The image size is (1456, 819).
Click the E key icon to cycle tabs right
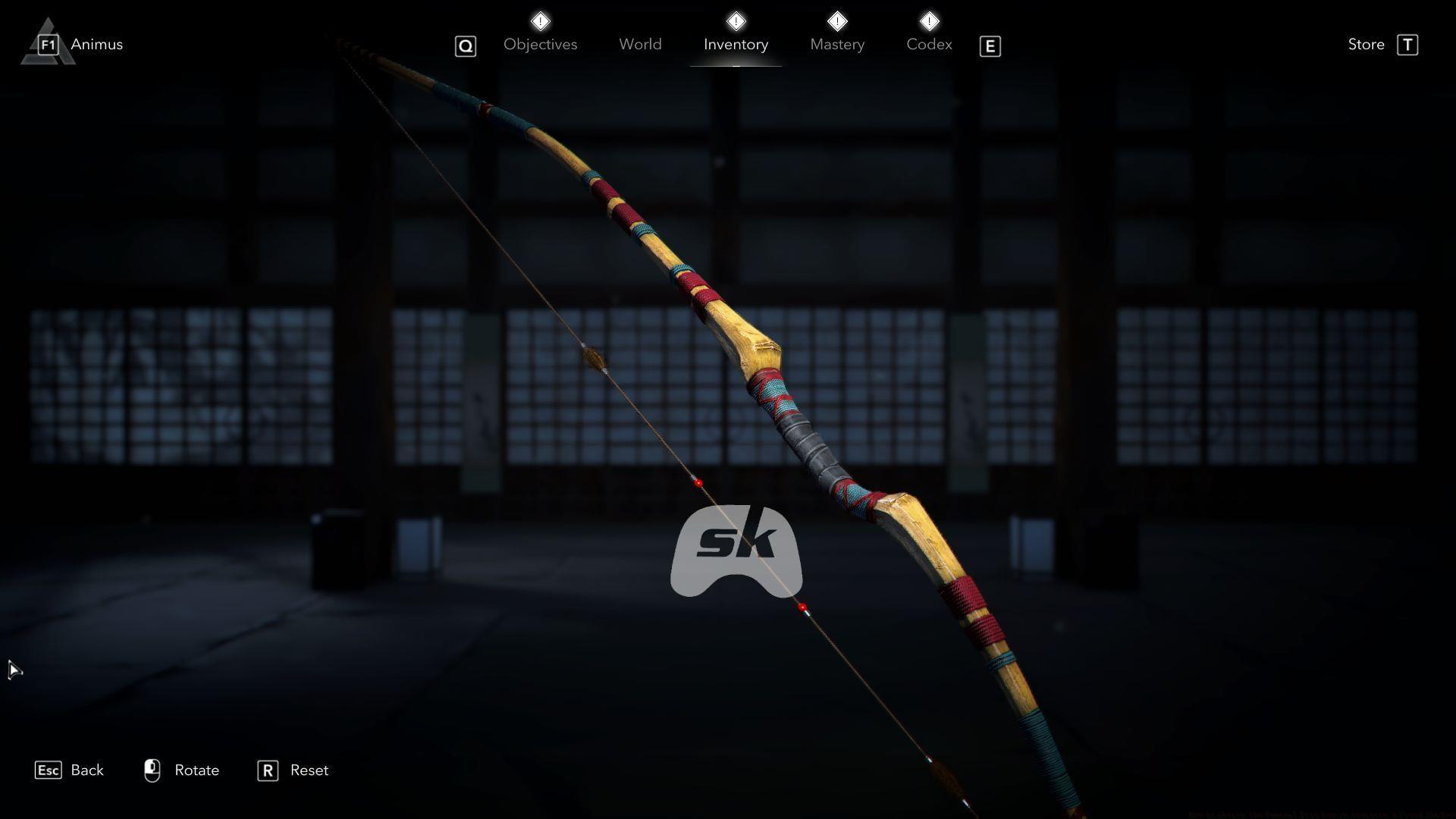tap(990, 46)
